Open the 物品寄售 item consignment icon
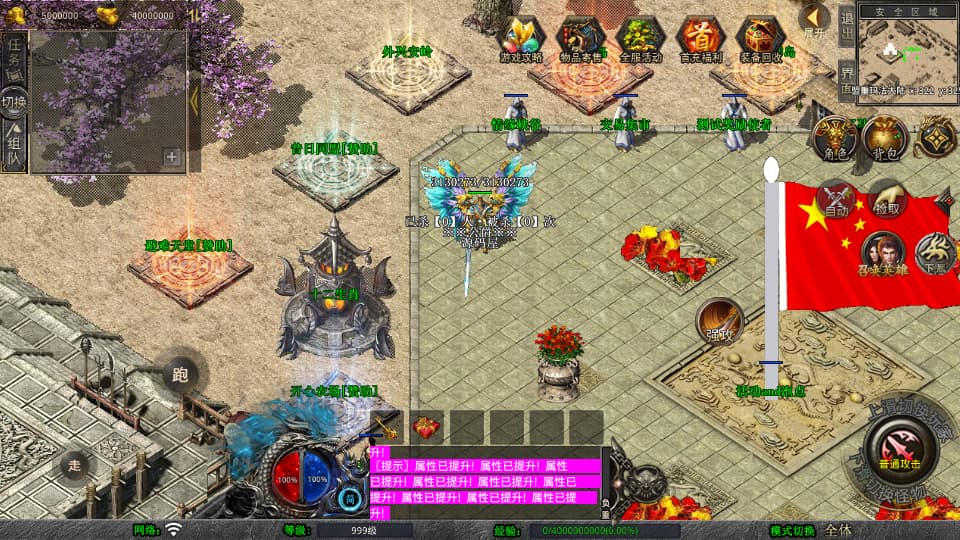The height and width of the screenshot is (540, 960). (581, 39)
